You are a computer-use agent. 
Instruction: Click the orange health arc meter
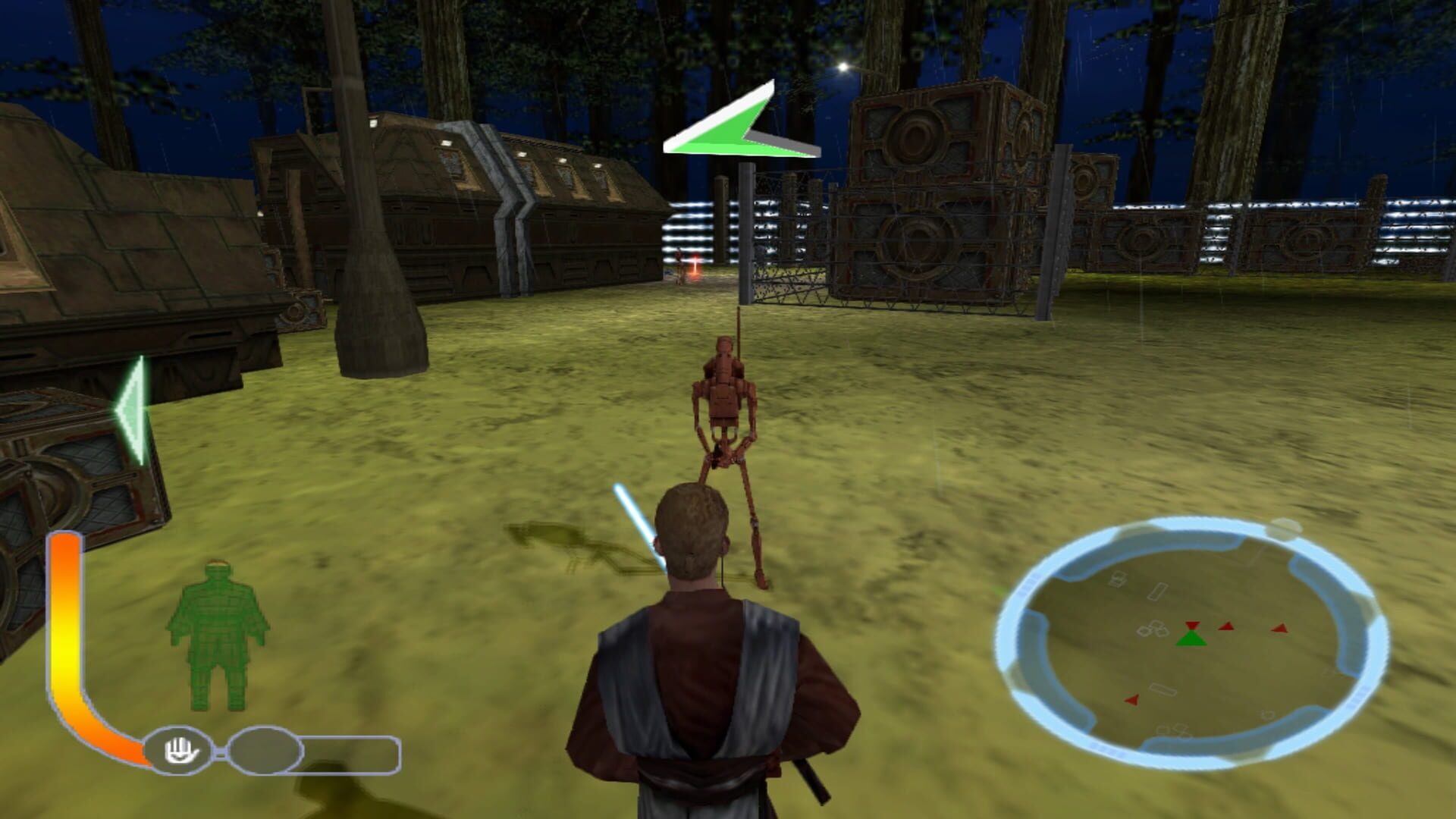click(x=64, y=637)
